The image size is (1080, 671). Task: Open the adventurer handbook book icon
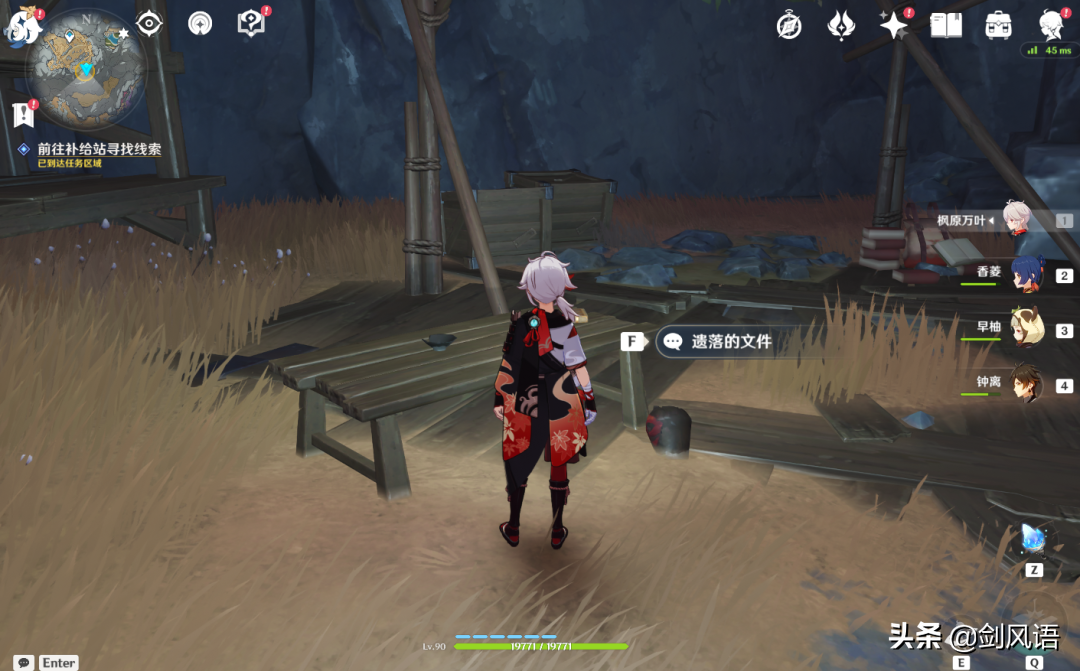click(x=945, y=26)
